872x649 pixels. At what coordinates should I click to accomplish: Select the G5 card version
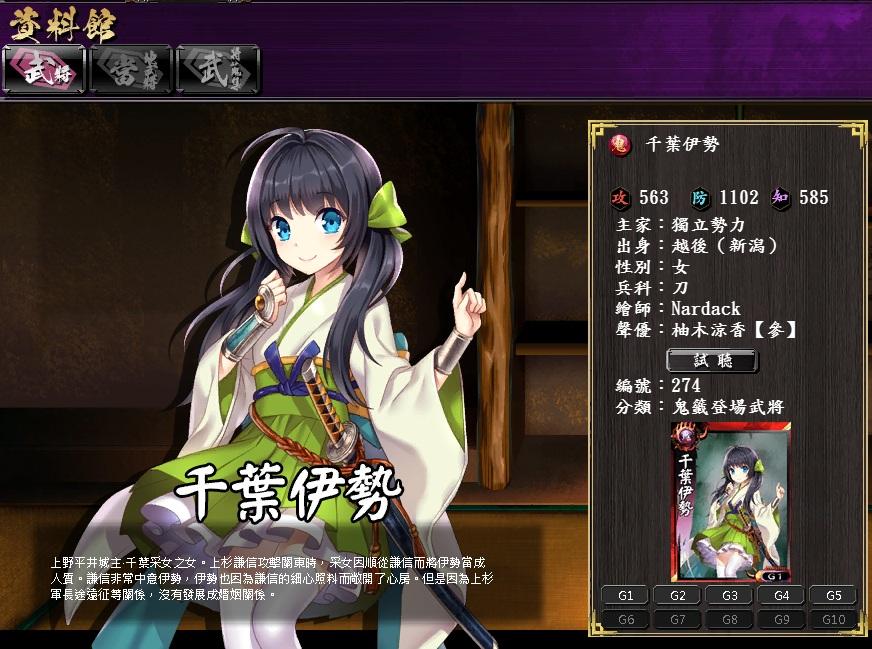pyautogui.click(x=833, y=596)
